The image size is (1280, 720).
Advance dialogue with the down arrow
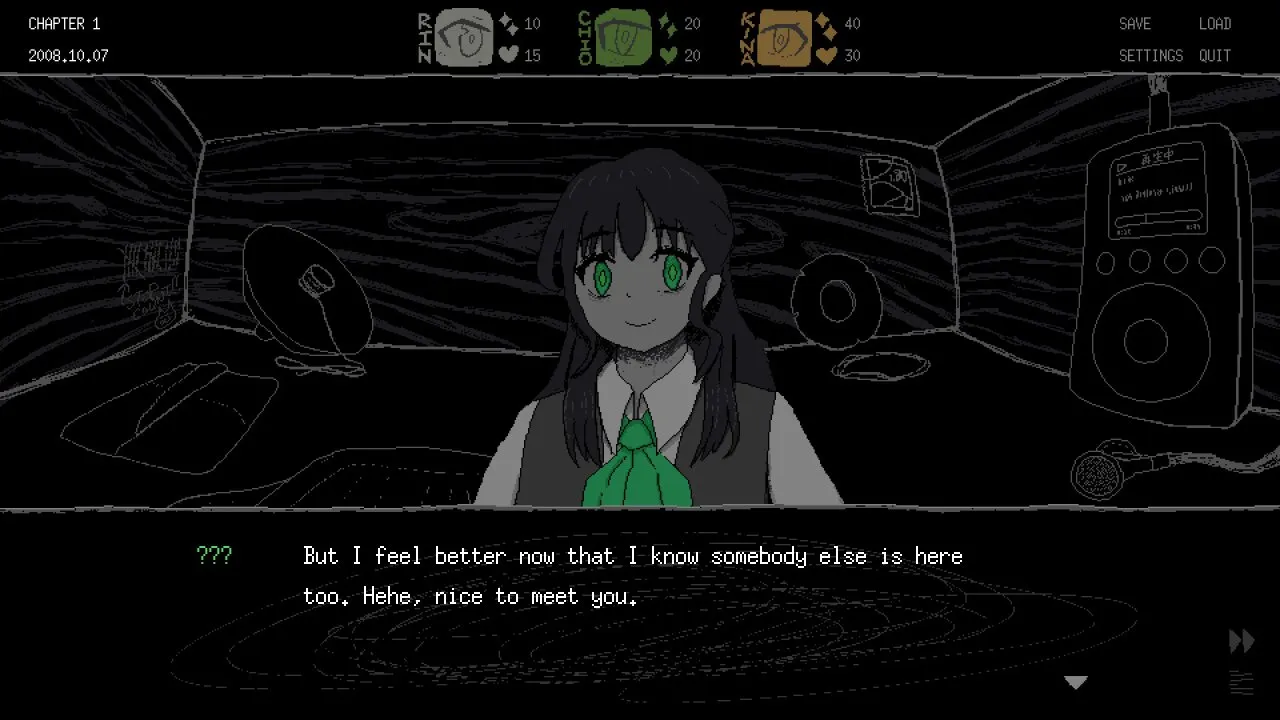tap(1076, 683)
